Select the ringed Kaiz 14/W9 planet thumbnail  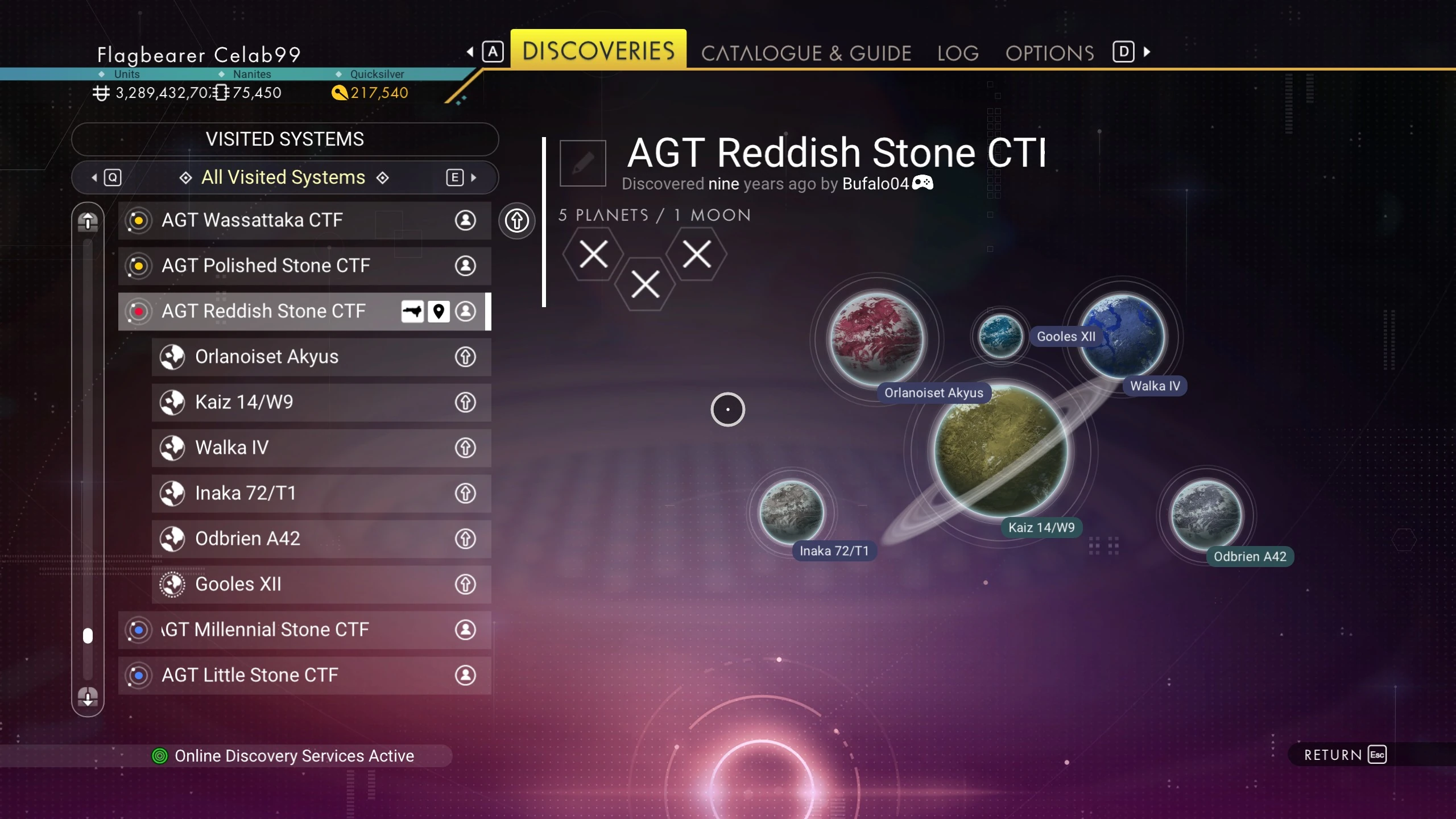1000,450
